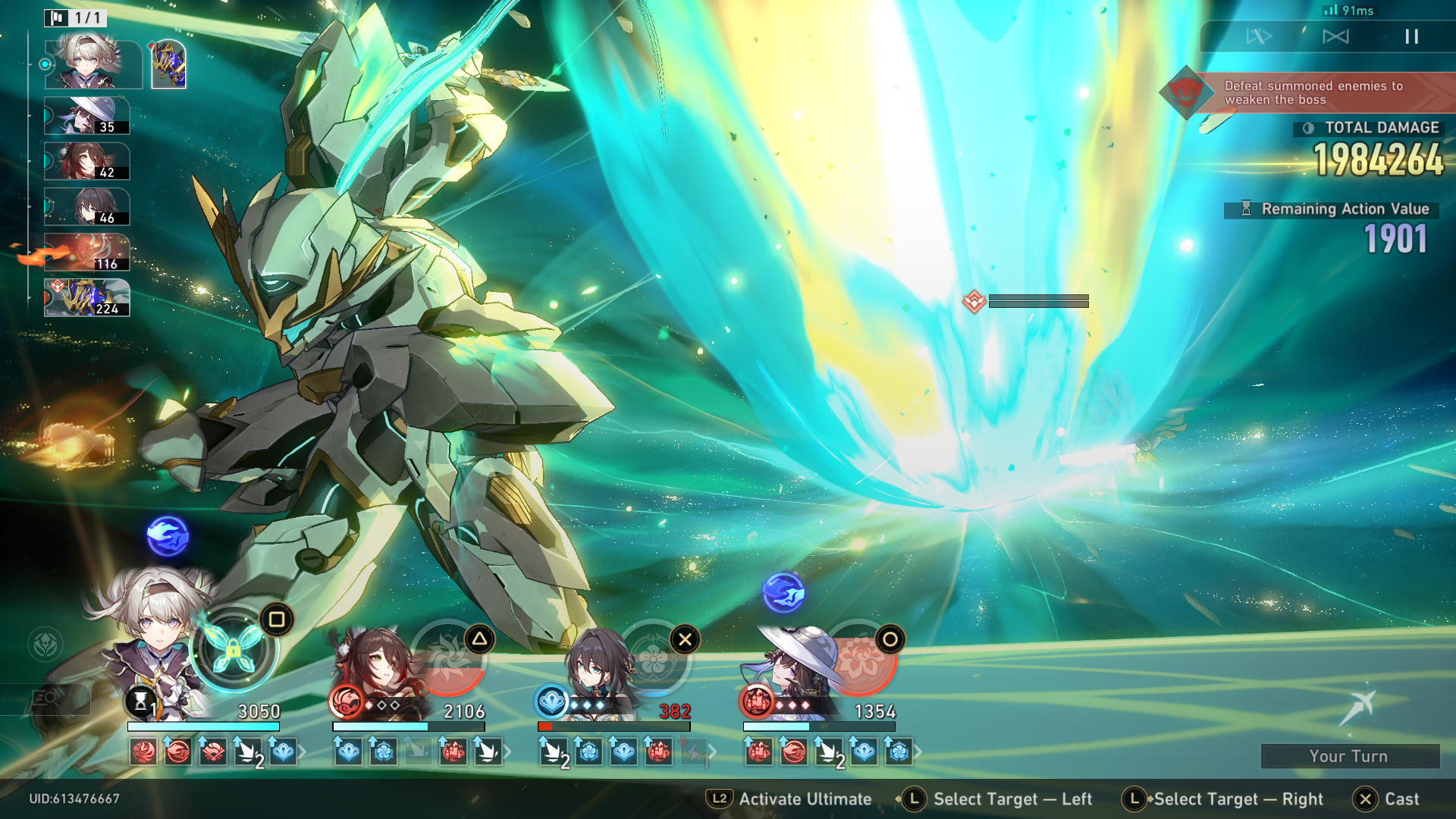Toggle auto-battle mode
1456x819 pixels.
[1335, 36]
